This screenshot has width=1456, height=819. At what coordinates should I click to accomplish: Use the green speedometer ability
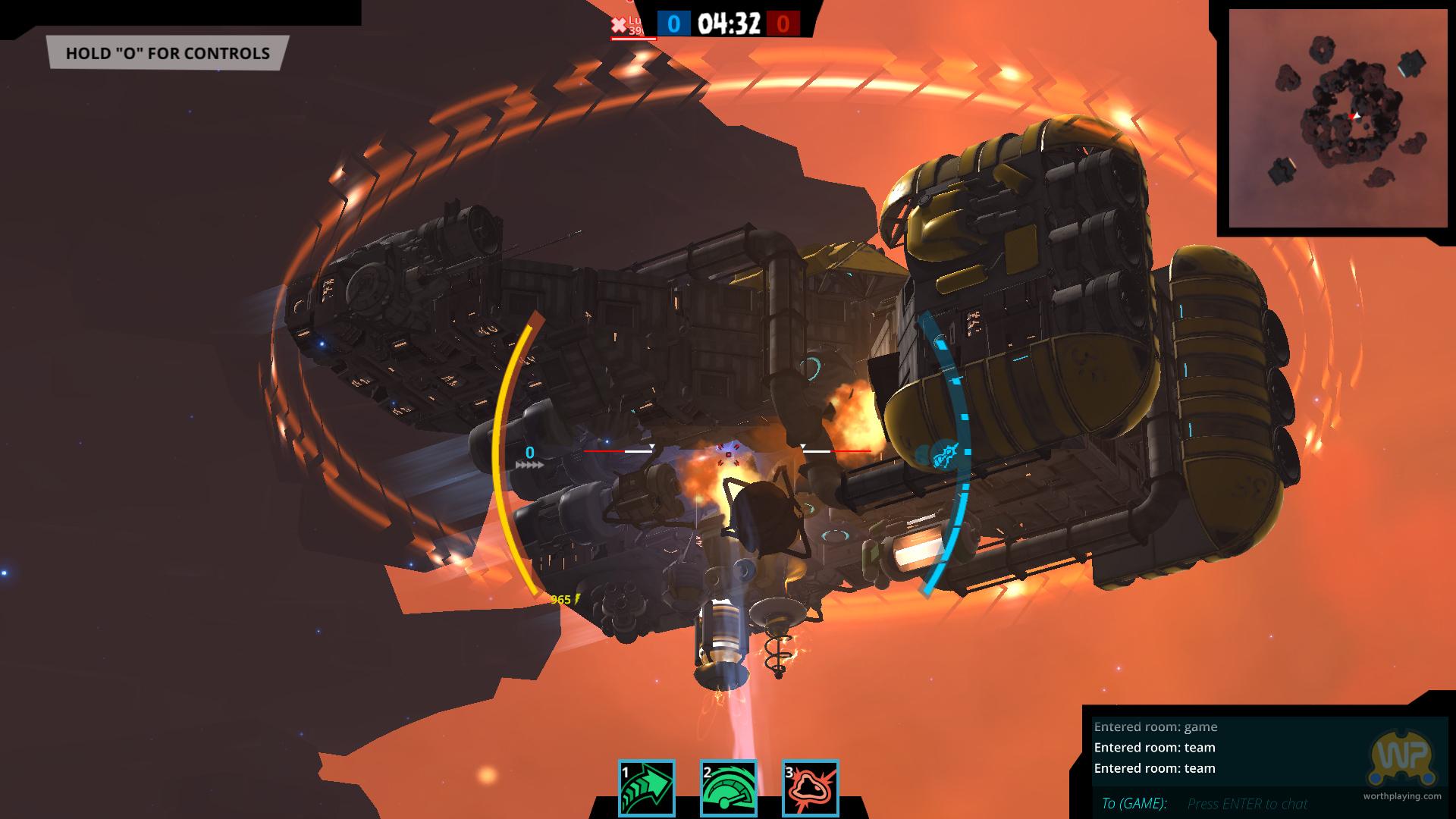click(x=728, y=789)
